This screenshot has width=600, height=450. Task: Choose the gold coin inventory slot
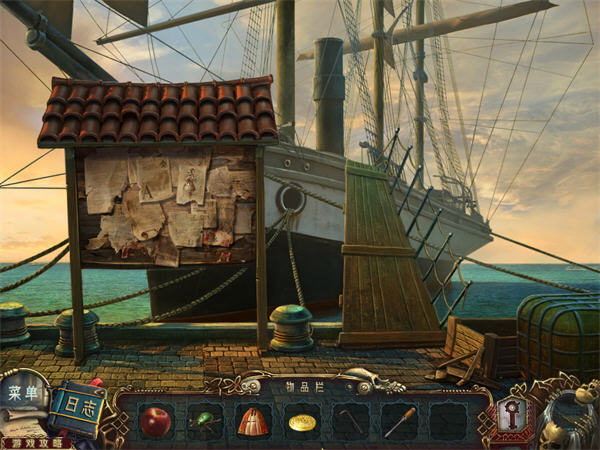click(x=302, y=422)
